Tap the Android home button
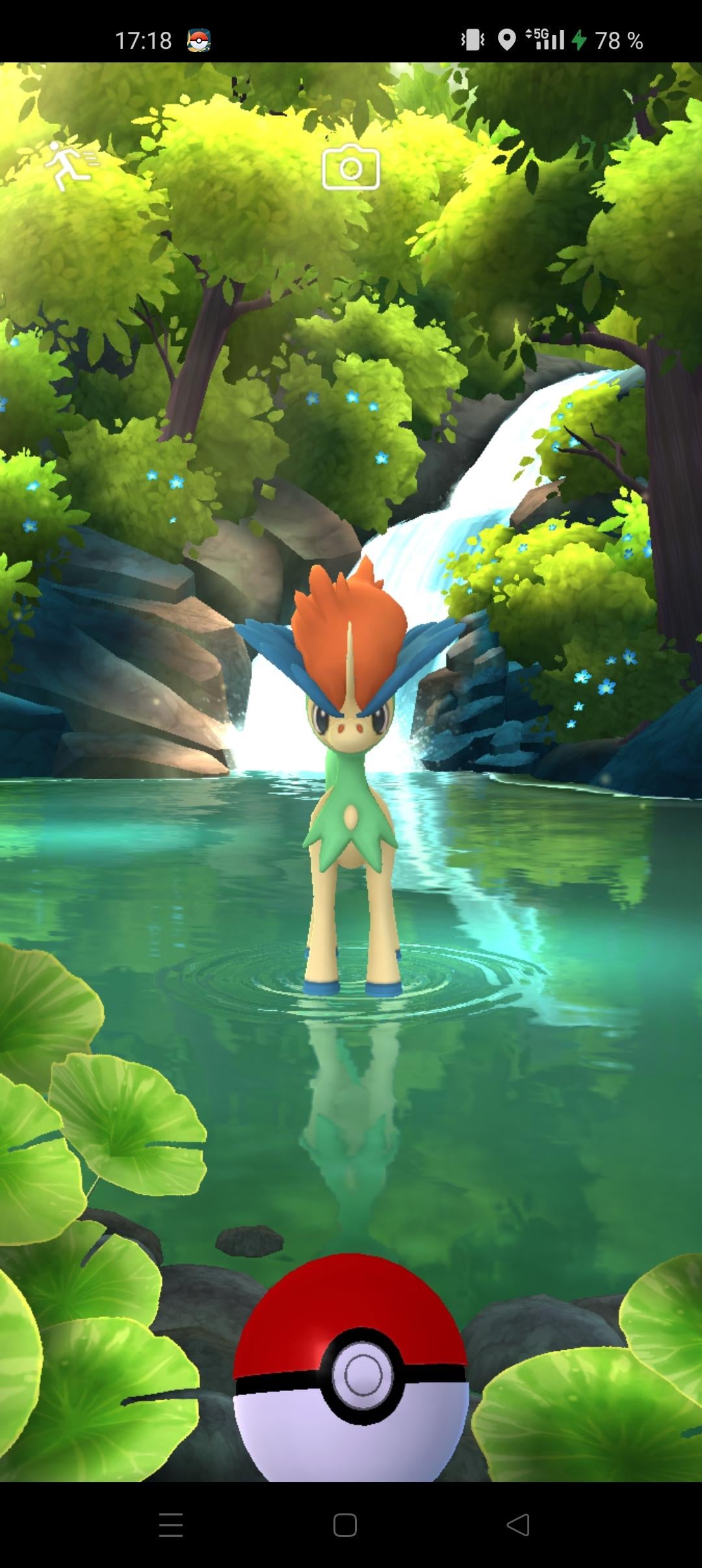 pyautogui.click(x=345, y=1524)
